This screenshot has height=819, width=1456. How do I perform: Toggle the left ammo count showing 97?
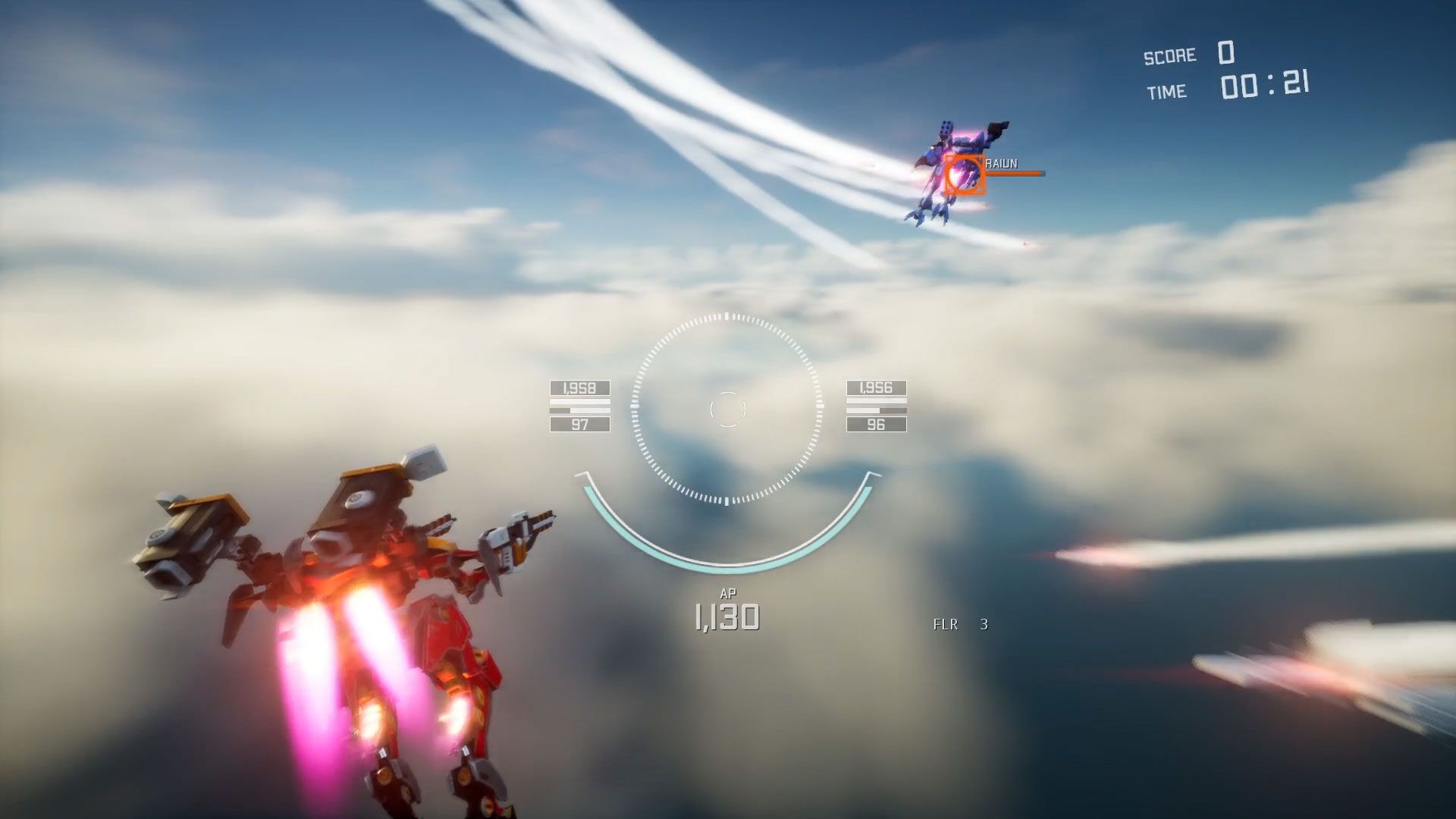[579, 425]
